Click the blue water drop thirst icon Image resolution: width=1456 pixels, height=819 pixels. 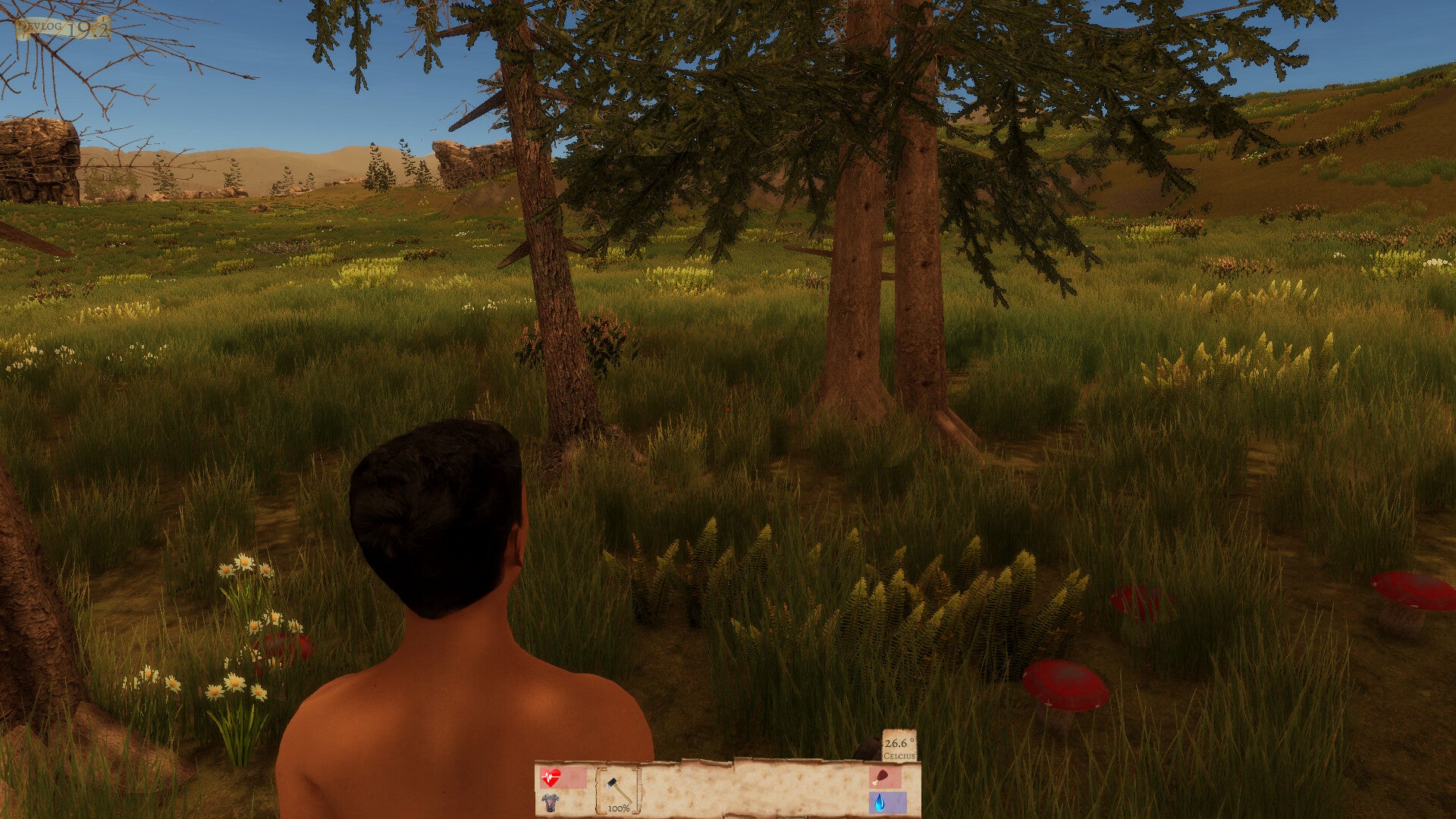point(879,802)
